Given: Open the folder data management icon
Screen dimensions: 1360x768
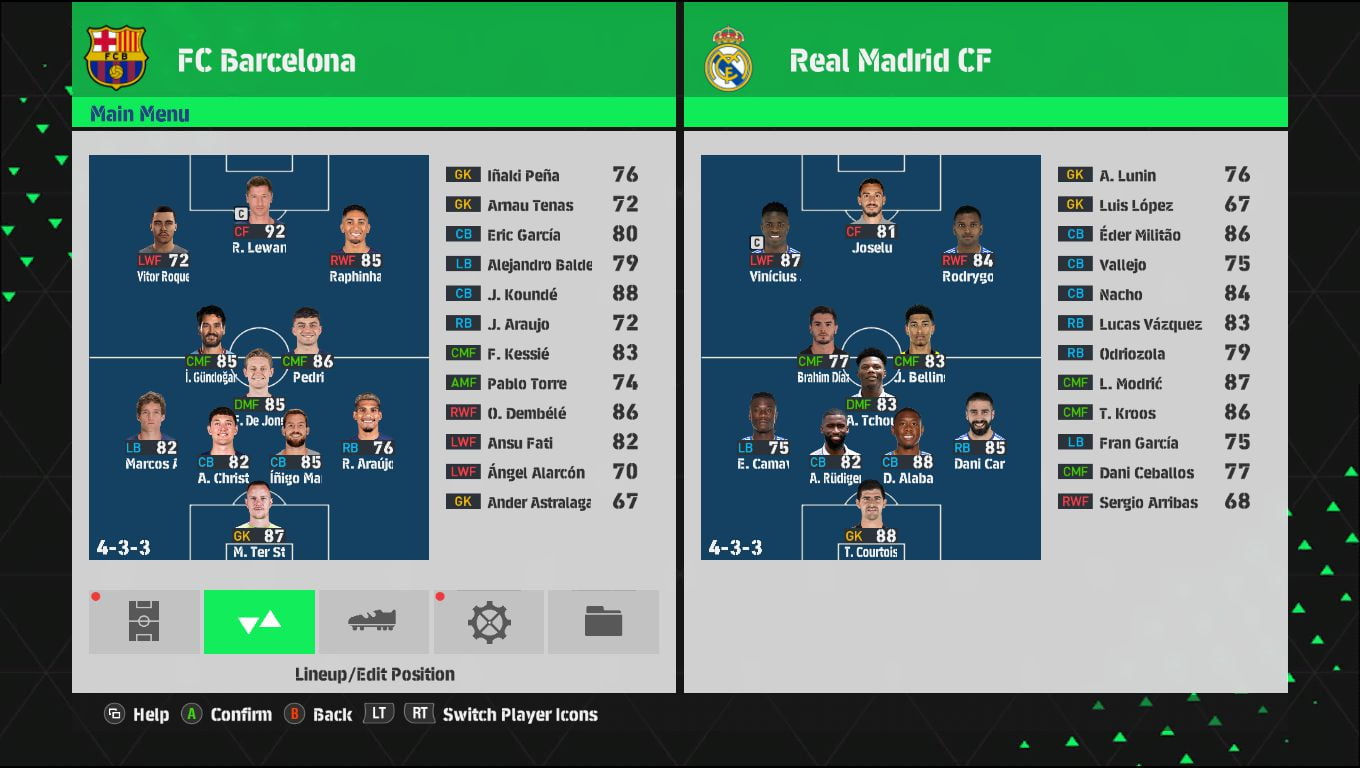Looking at the screenshot, I should (603, 622).
